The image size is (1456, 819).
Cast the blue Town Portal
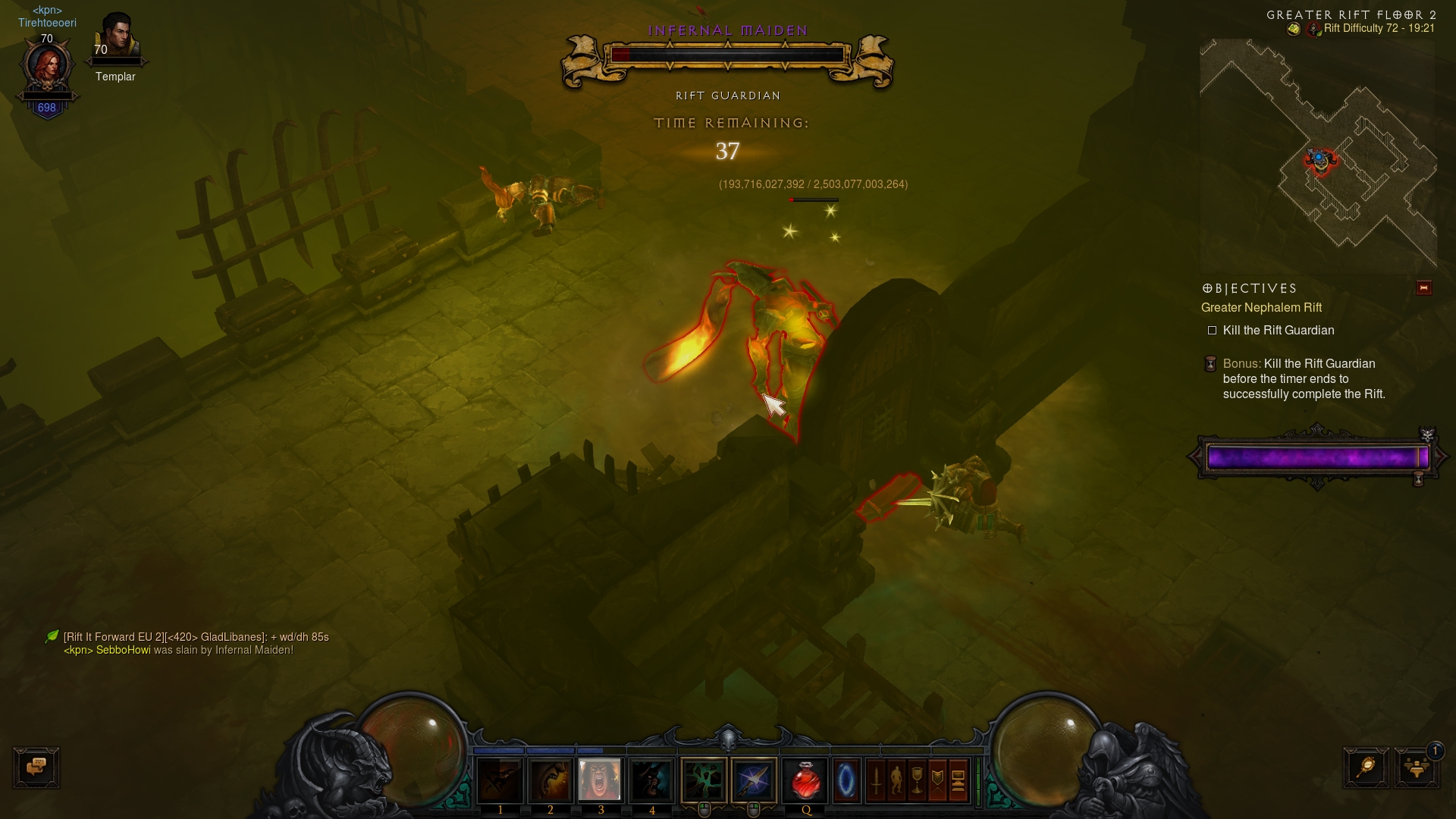846,780
